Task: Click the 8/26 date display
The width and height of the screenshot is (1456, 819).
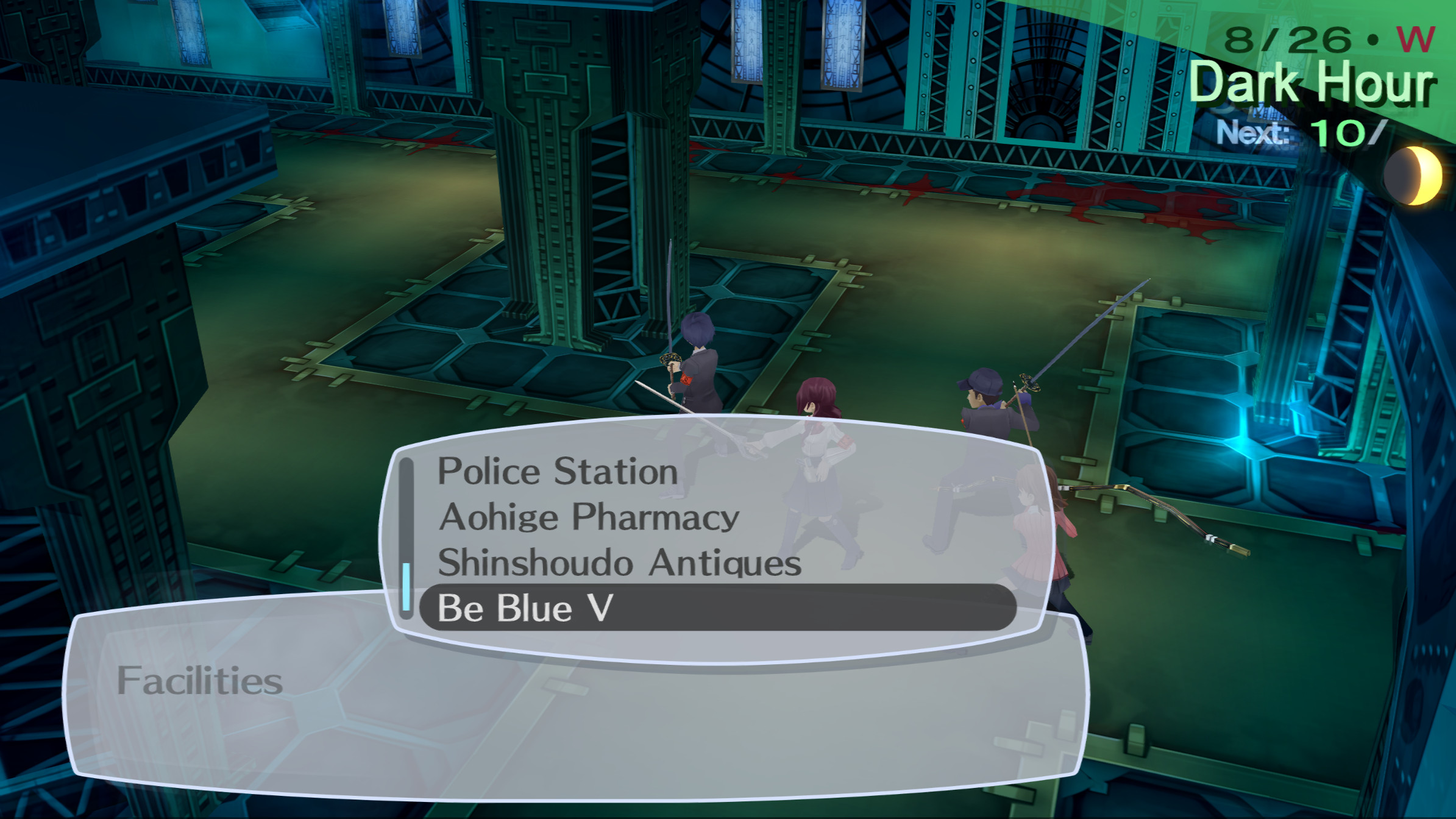Action: click(1292, 40)
